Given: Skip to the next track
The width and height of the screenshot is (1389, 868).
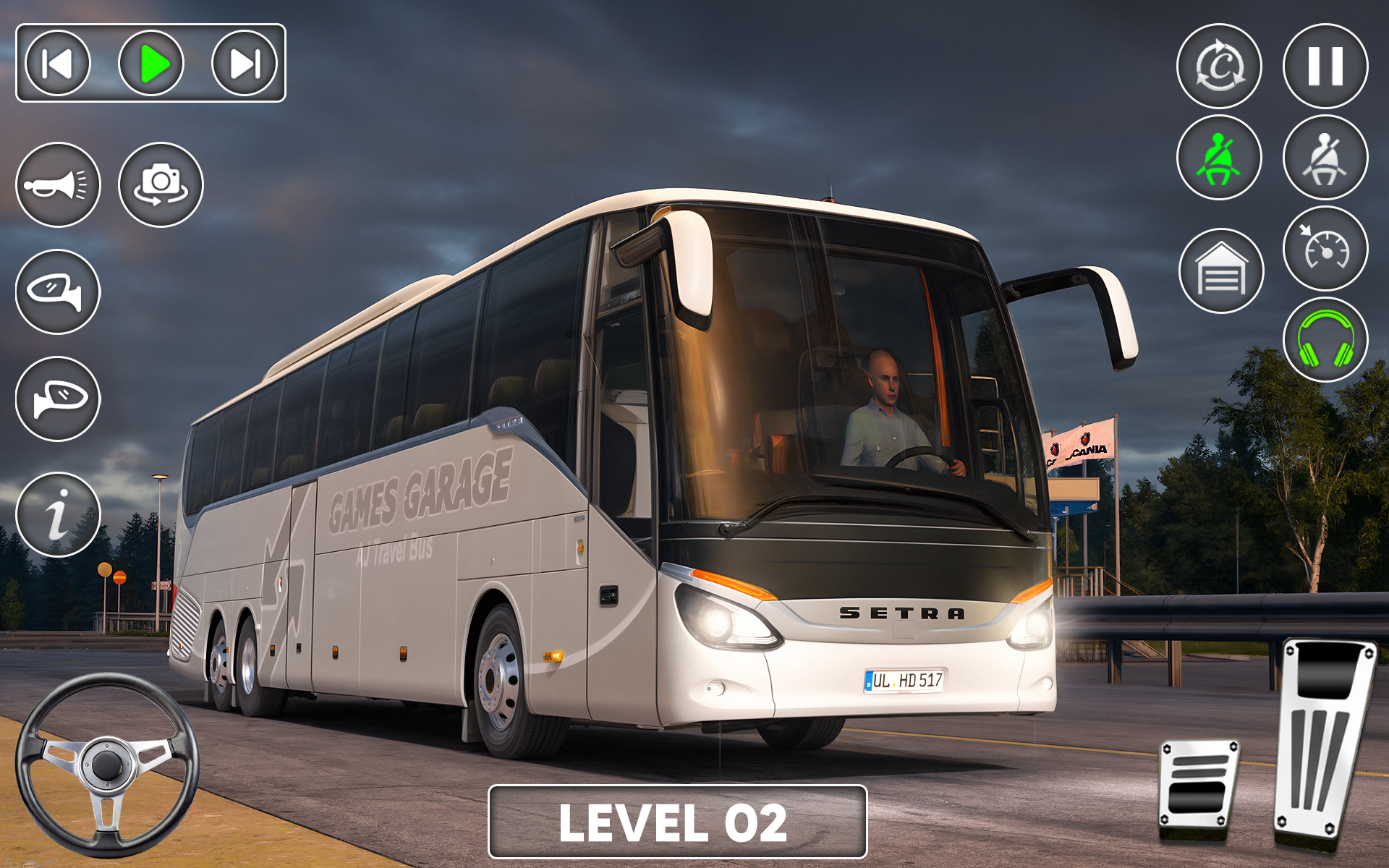Looking at the screenshot, I should point(243,65).
